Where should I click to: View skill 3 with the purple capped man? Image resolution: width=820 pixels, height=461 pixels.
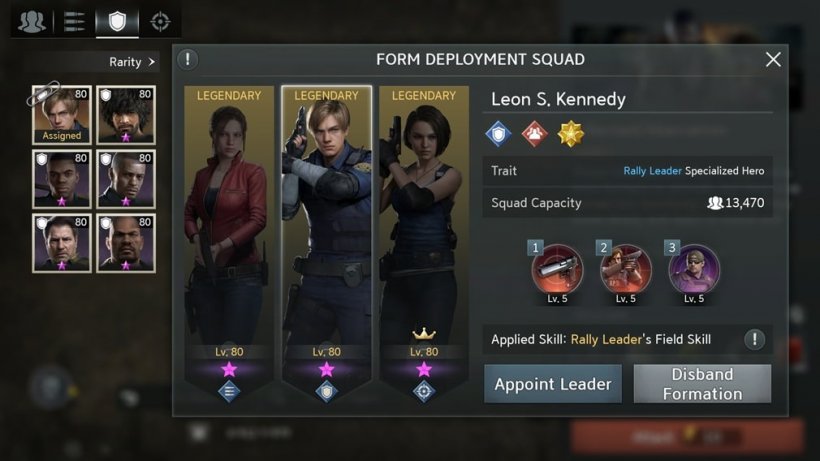(694, 269)
